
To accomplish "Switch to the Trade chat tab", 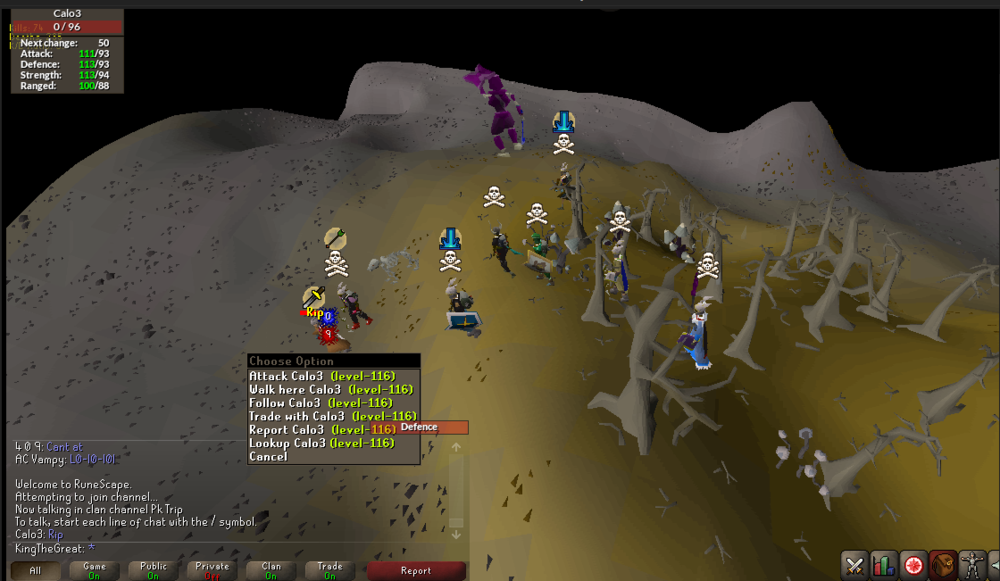I will (x=330, y=571).
